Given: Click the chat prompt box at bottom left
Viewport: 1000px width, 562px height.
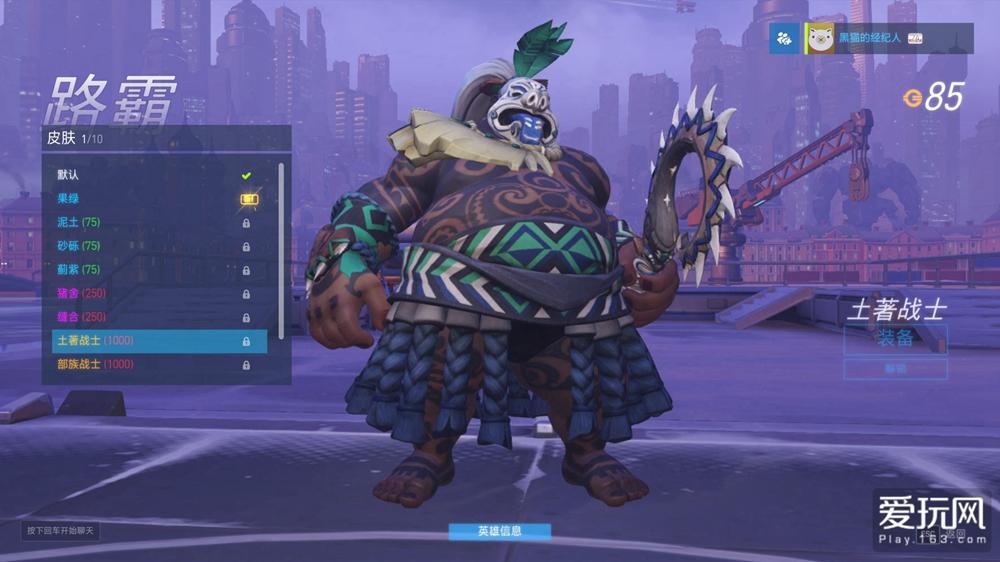Looking at the screenshot, I should click(61, 530).
